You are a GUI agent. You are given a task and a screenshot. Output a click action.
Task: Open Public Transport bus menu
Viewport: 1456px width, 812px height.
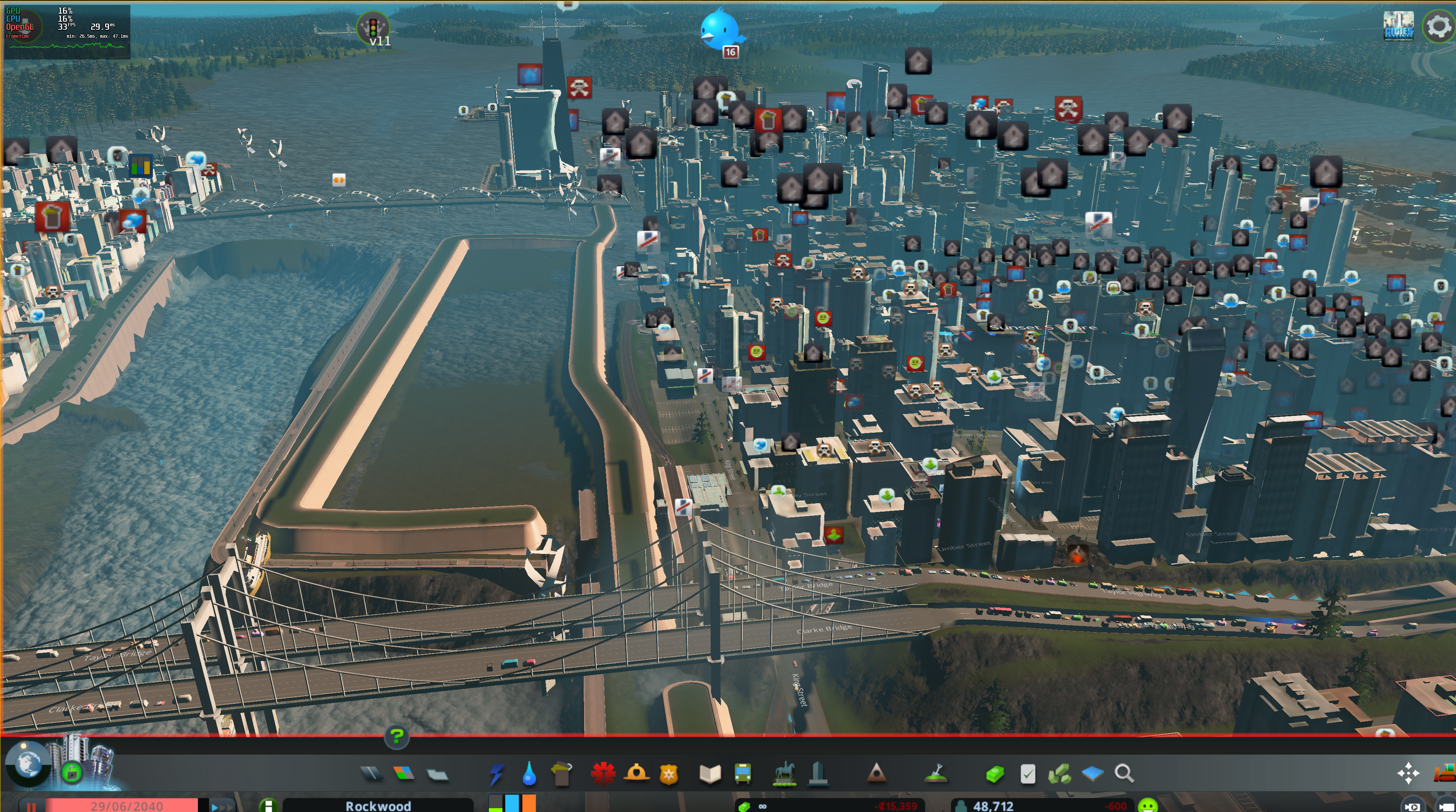[743, 773]
